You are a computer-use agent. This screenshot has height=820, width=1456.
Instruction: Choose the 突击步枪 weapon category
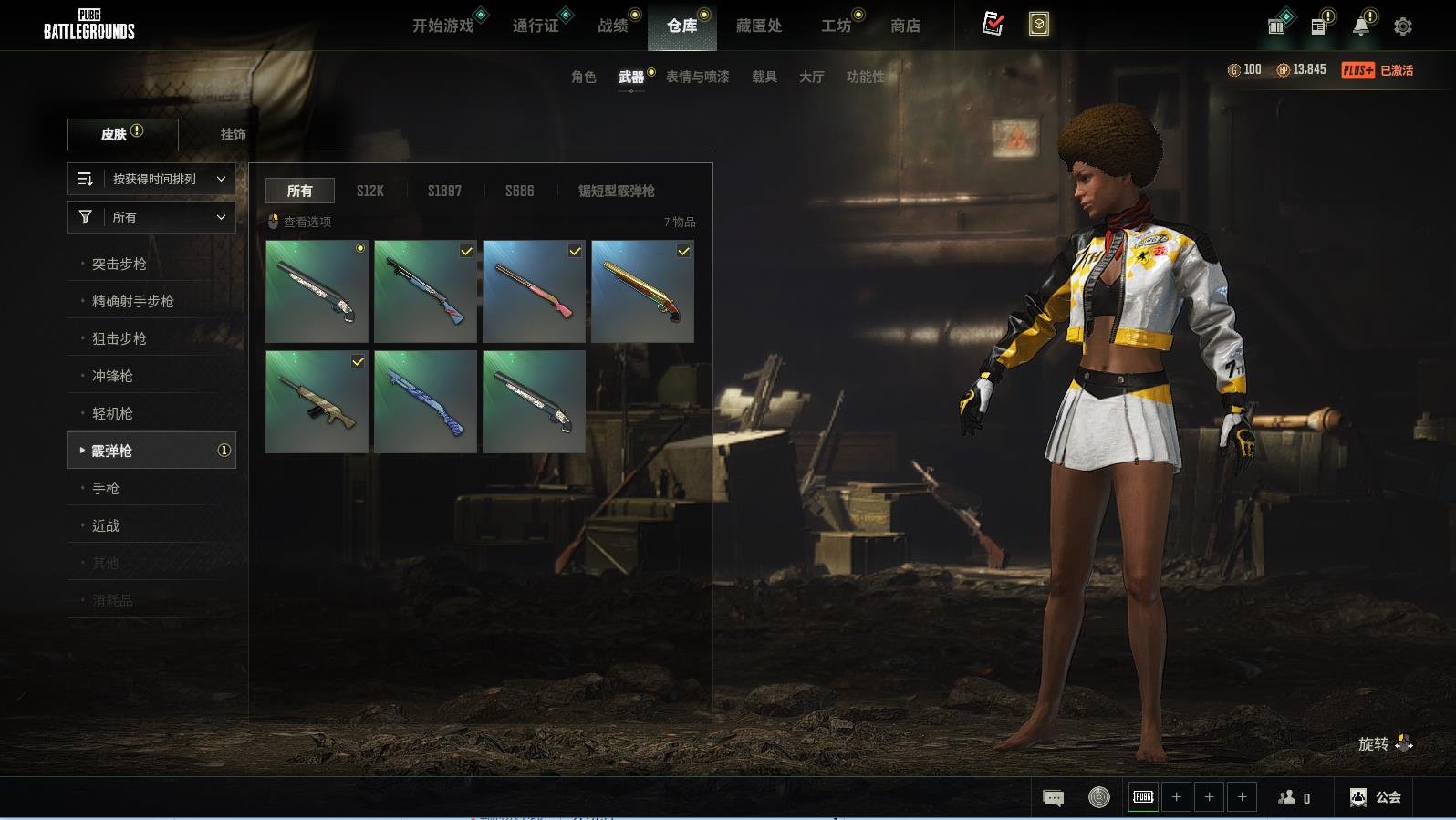pos(120,264)
